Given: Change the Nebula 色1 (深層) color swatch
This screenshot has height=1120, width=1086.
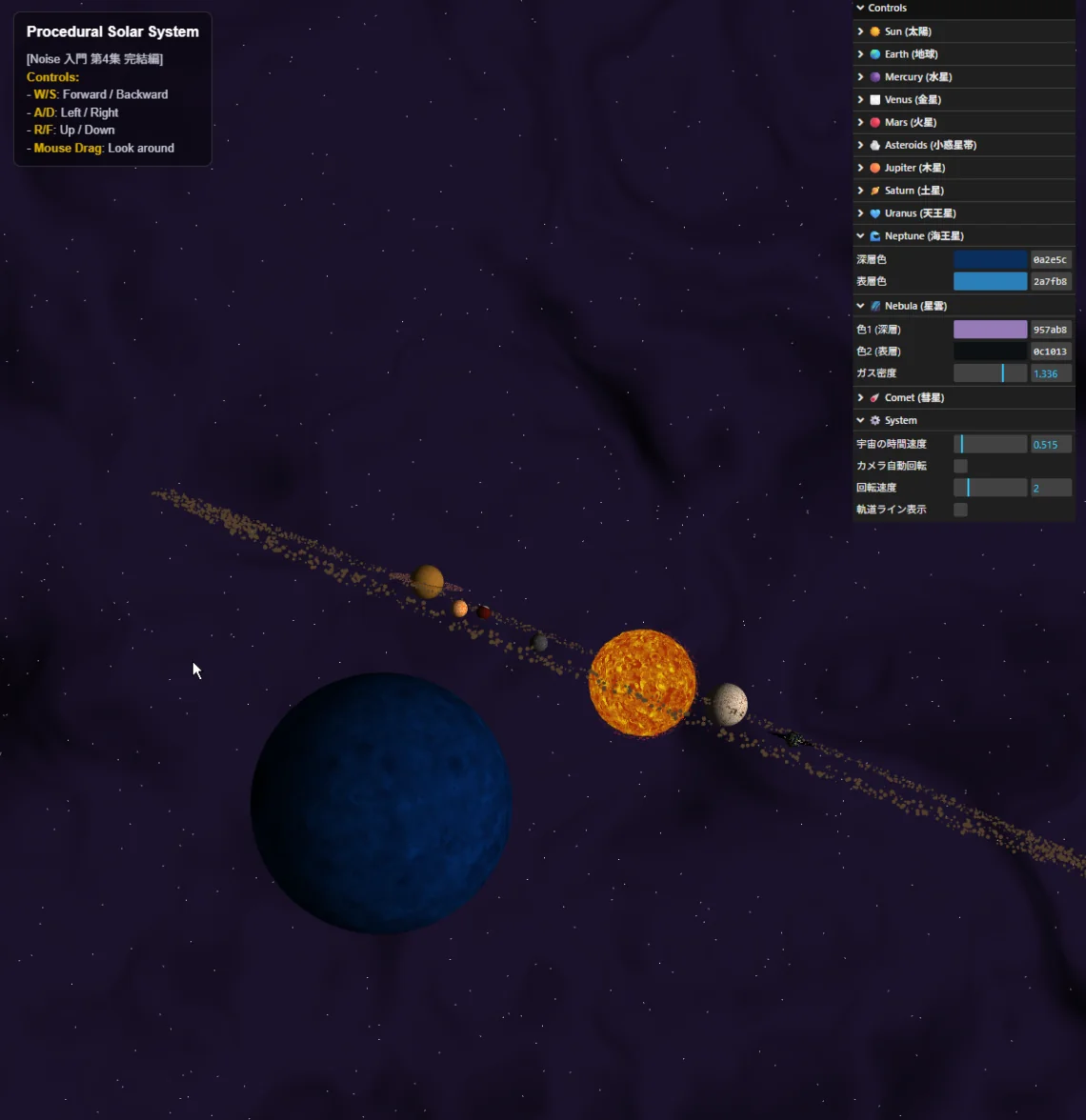Looking at the screenshot, I should click(x=990, y=330).
